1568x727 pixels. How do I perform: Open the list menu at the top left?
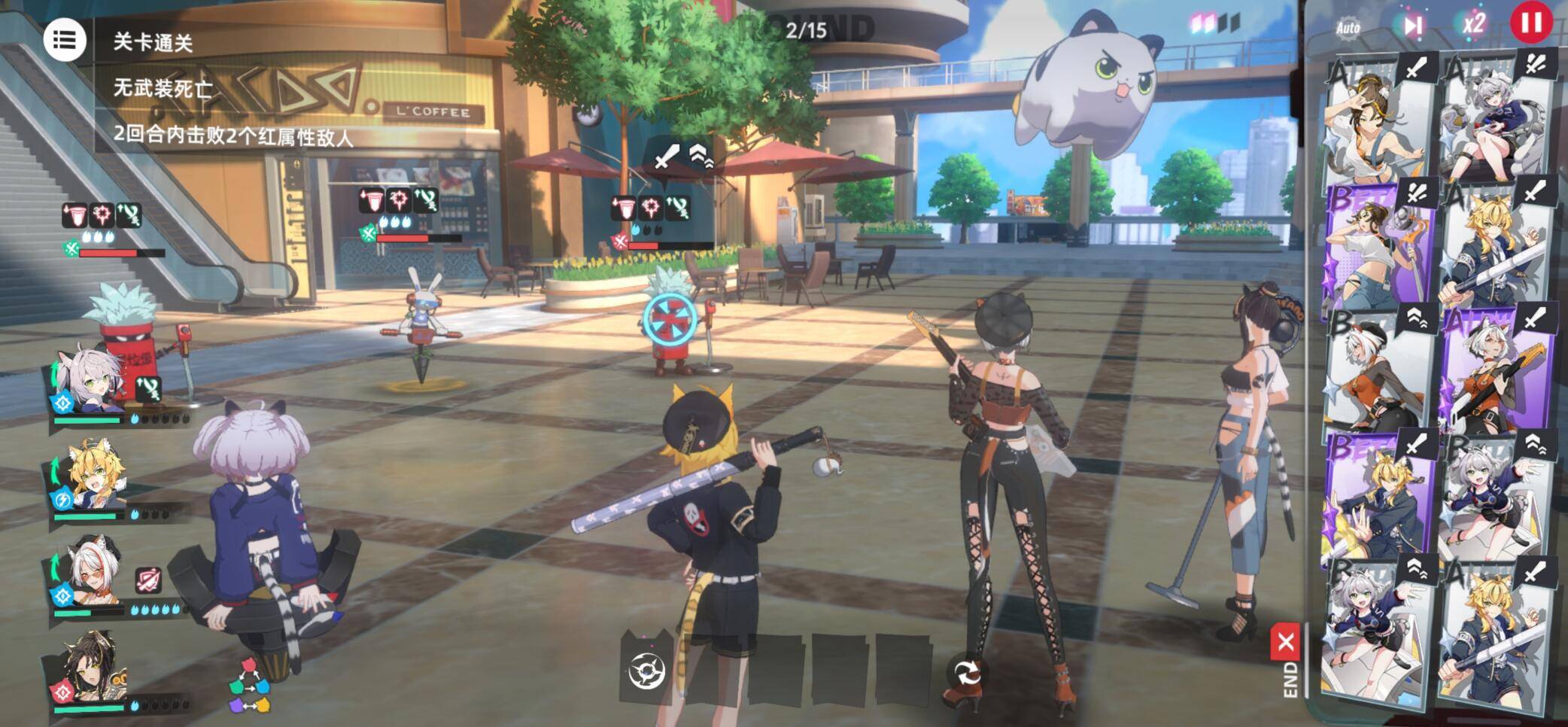[64, 40]
